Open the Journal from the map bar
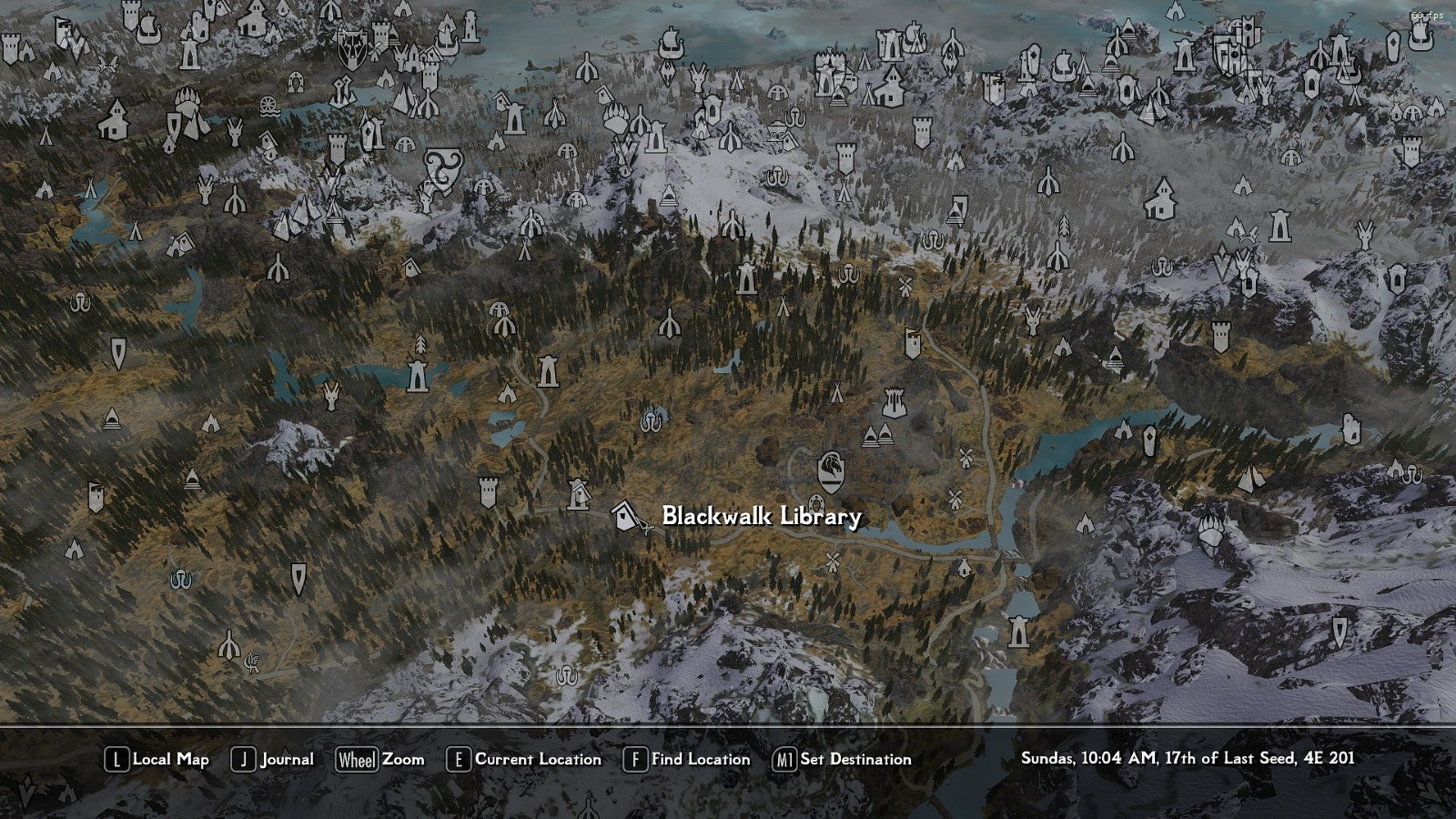The height and width of the screenshot is (819, 1456). click(272, 759)
